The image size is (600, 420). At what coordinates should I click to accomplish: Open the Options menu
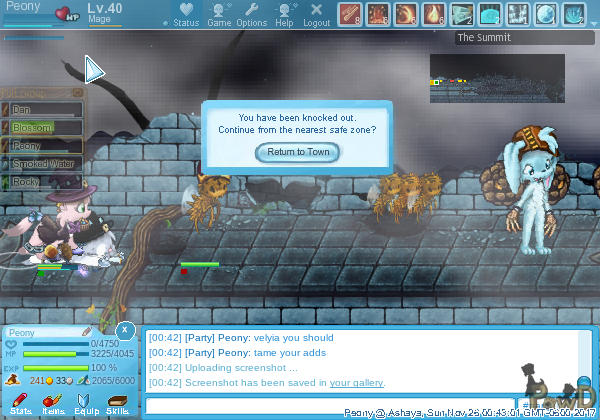point(251,14)
